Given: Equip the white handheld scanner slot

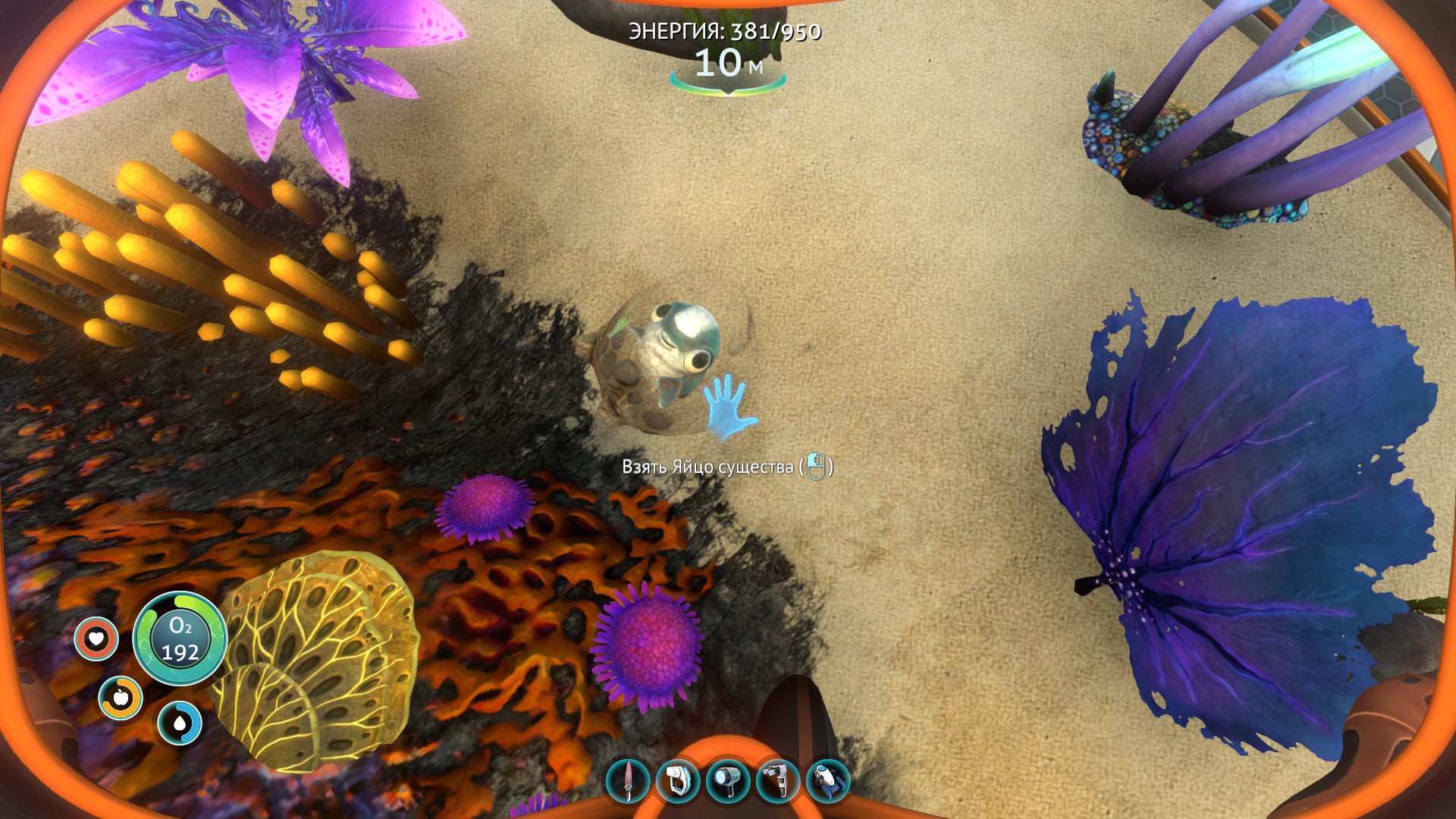Looking at the screenshot, I should pyautogui.click(x=677, y=781).
